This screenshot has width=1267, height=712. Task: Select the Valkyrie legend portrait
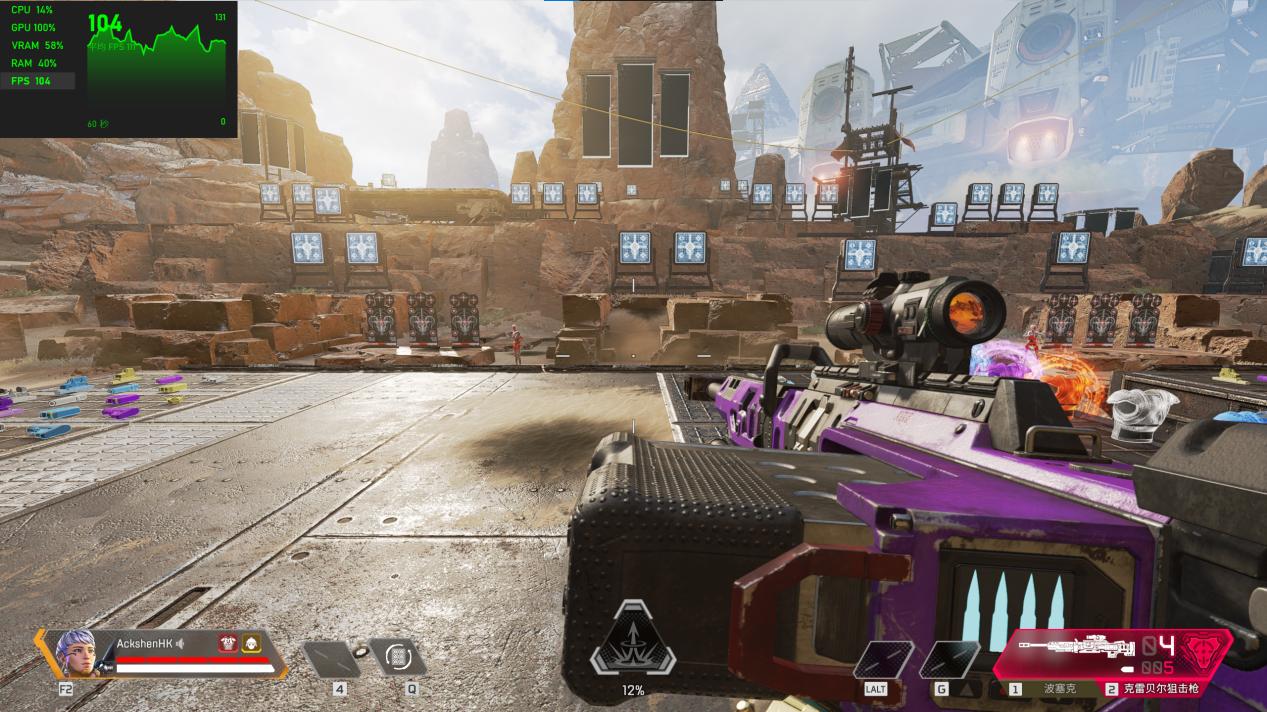tap(76, 650)
